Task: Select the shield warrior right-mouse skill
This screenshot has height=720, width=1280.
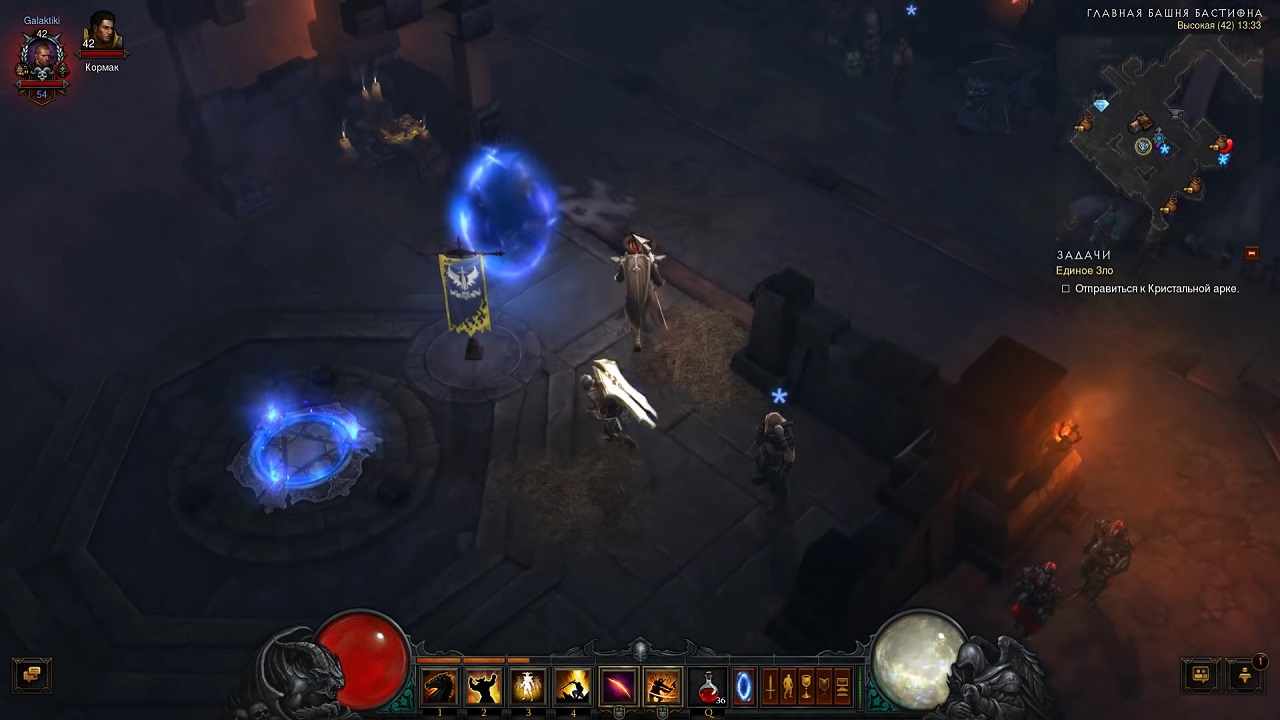Action: click(x=662, y=687)
